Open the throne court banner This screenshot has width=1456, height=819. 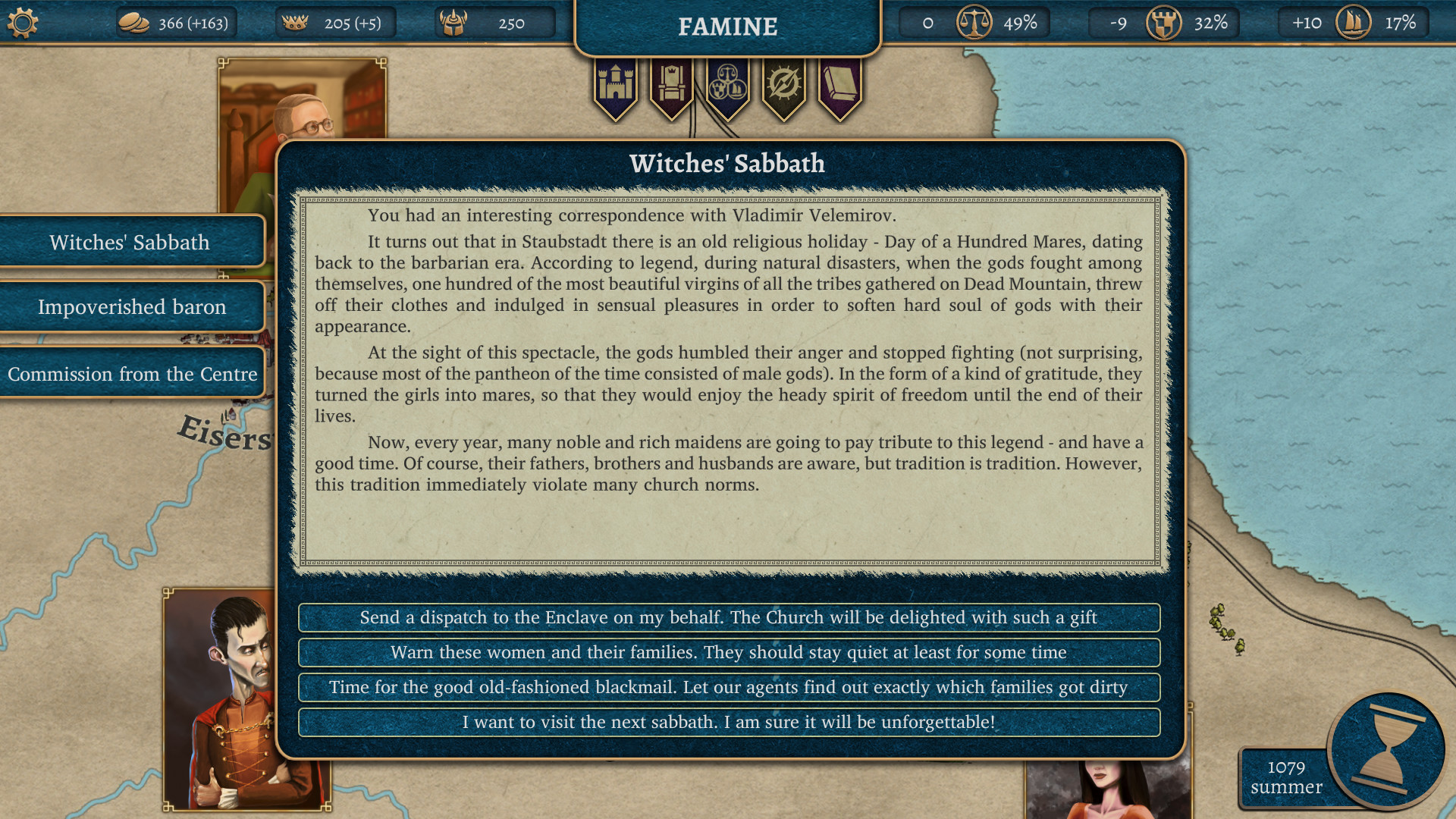click(x=672, y=85)
